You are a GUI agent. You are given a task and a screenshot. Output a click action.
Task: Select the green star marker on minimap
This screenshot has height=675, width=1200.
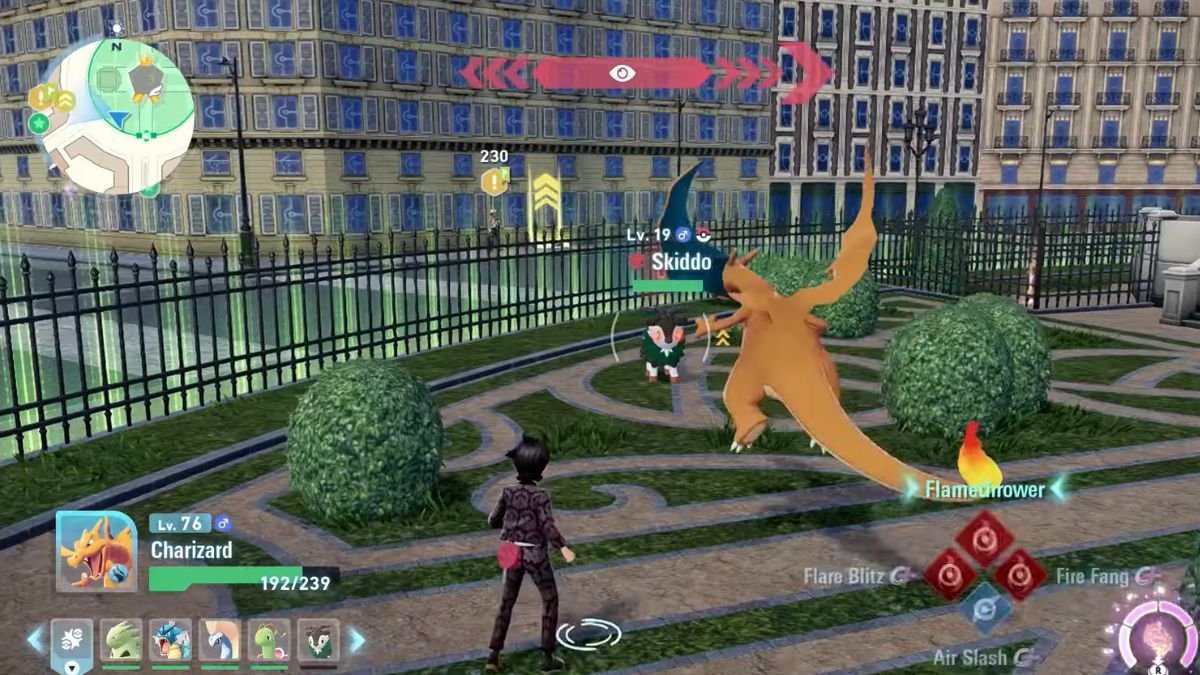click(x=39, y=123)
